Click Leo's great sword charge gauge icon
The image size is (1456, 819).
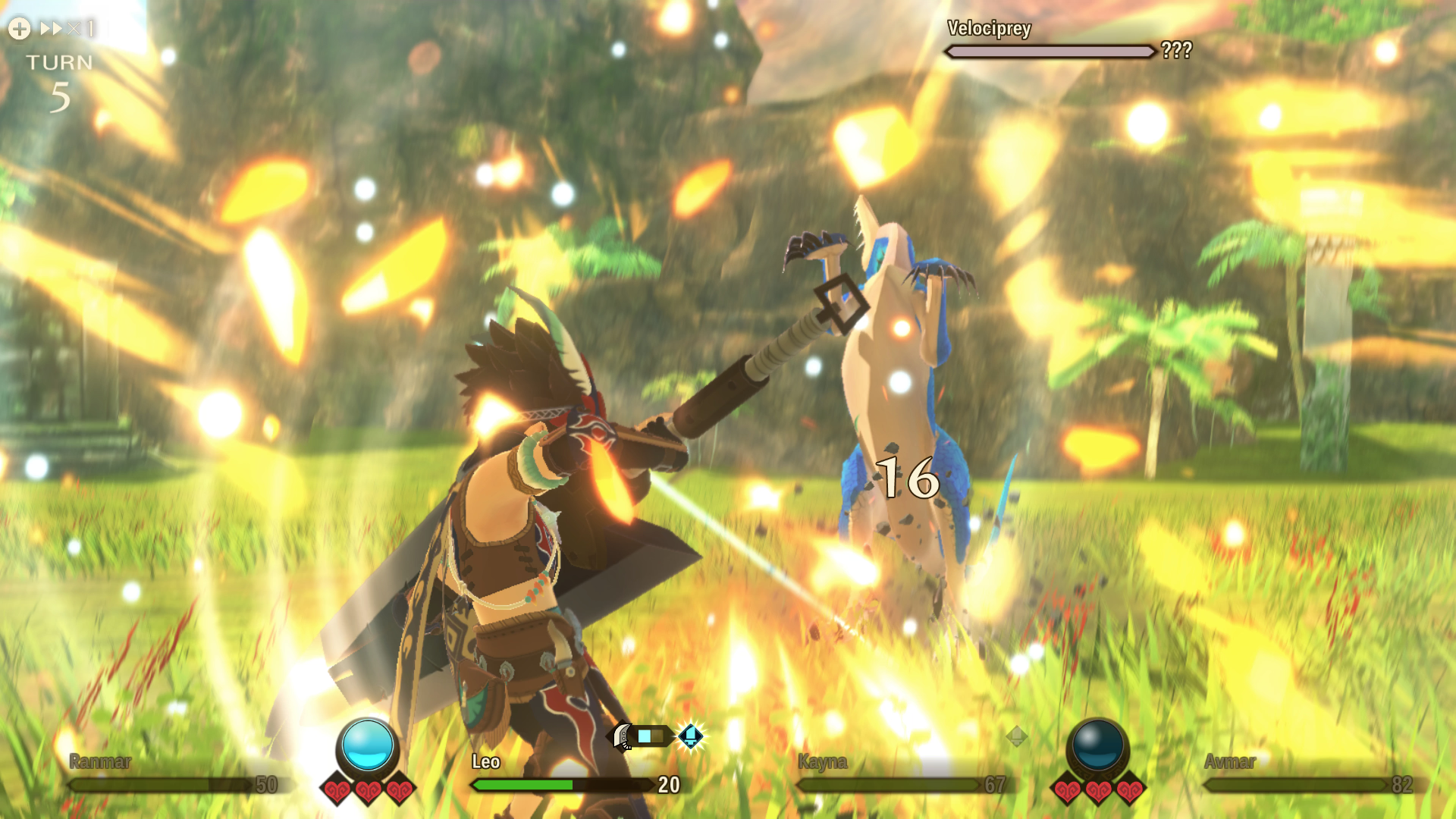point(641,736)
